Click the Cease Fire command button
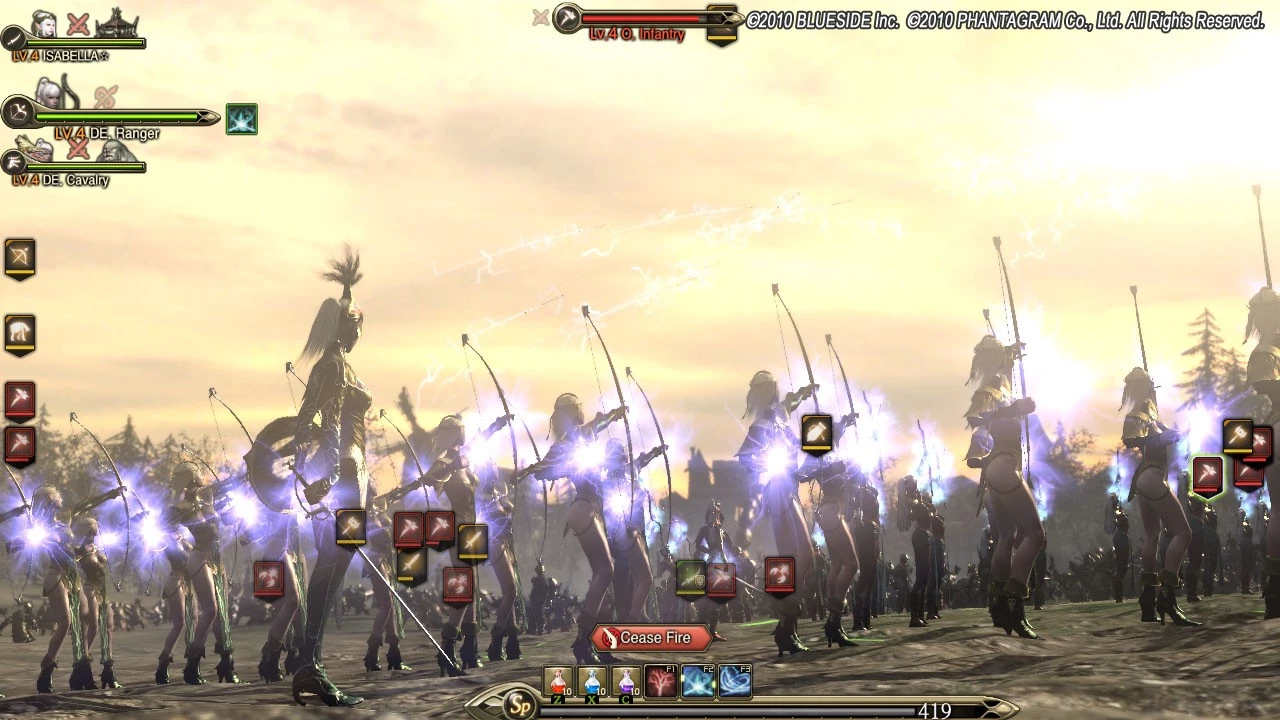The image size is (1280, 720). [652, 638]
